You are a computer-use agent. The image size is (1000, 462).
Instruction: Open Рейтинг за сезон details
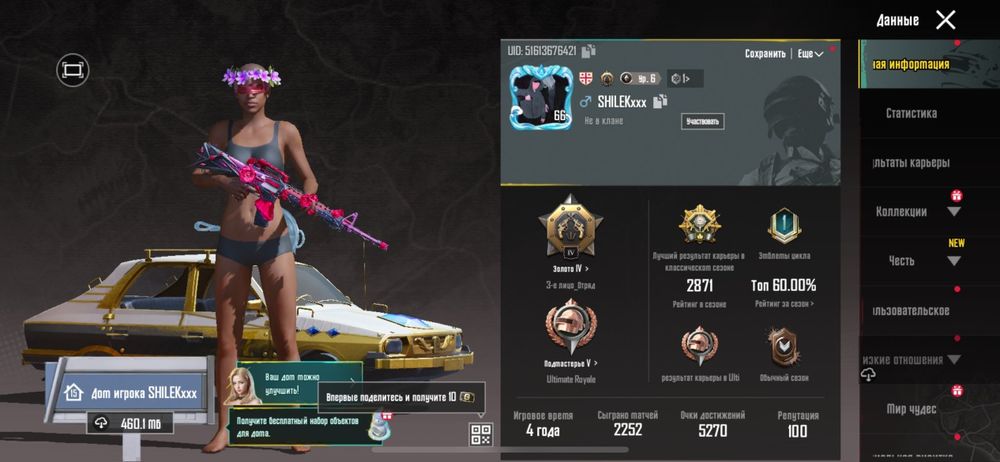[x=783, y=304]
